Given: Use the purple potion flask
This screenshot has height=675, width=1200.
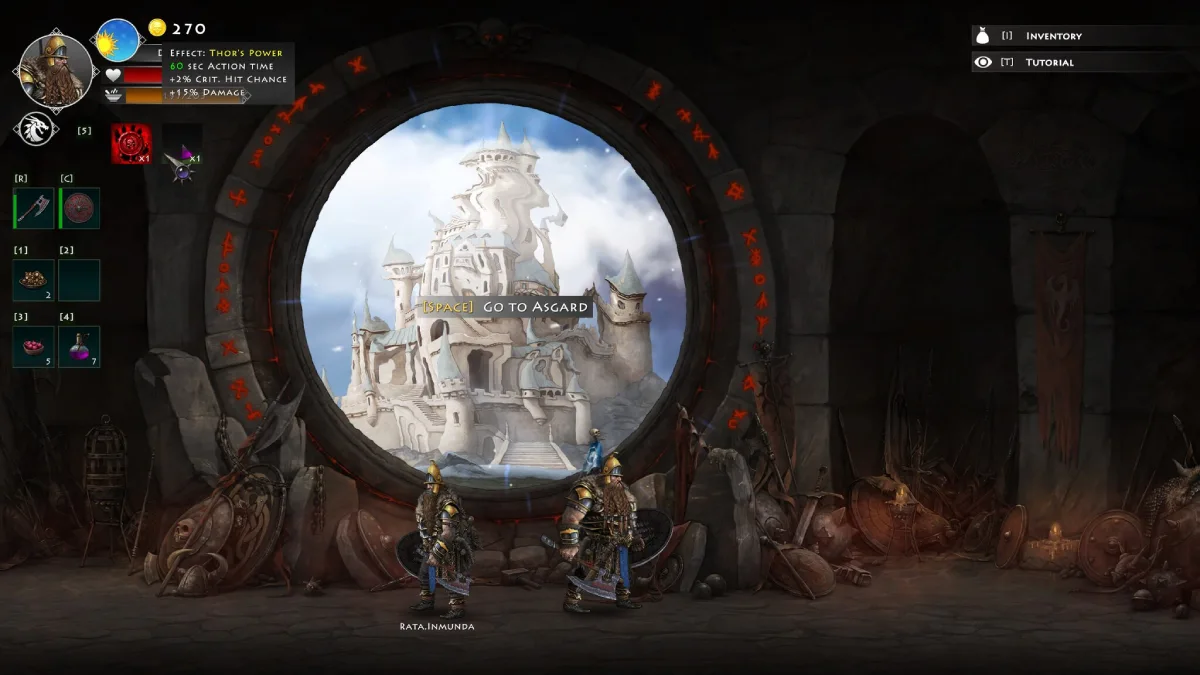Looking at the screenshot, I should pos(80,346).
